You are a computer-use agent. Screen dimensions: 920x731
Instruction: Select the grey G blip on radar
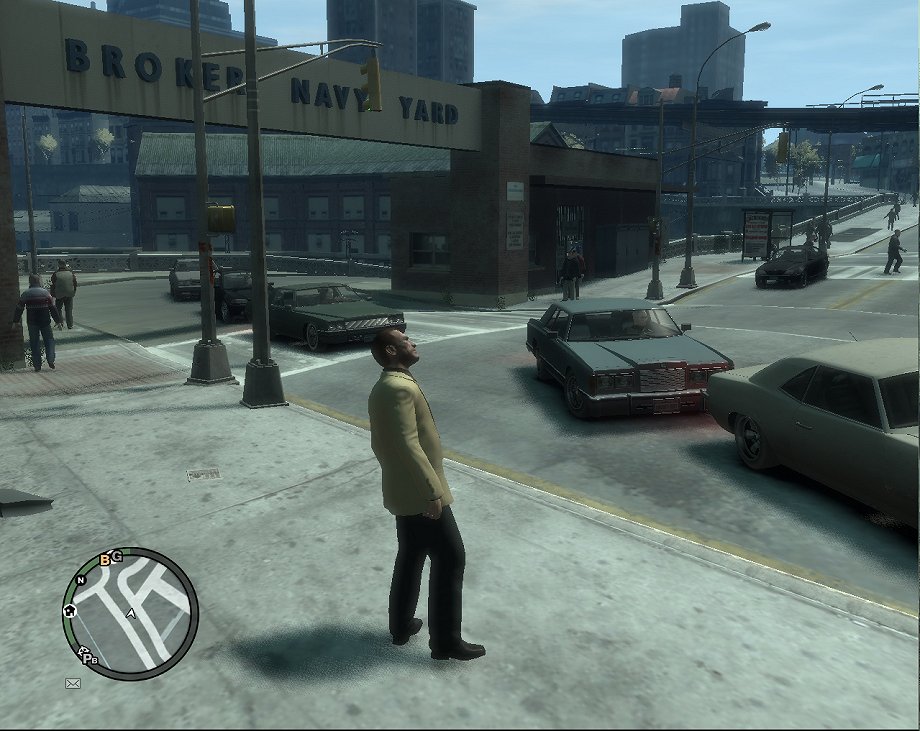tap(117, 555)
